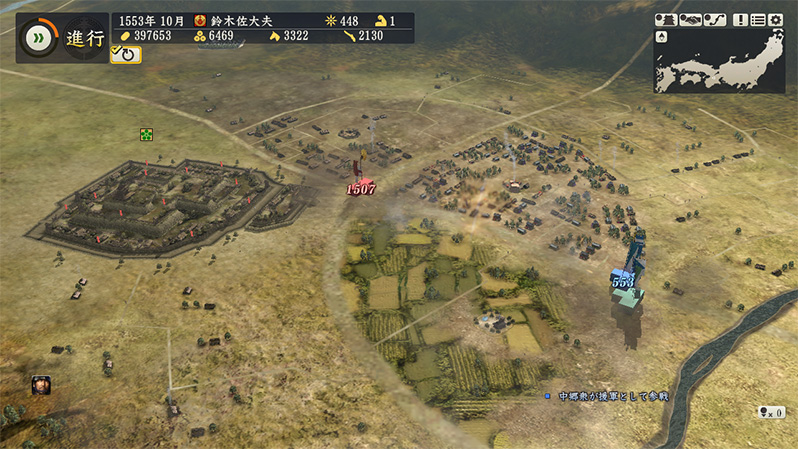798x449 pixels.
Task: Open the diplomacy handshake menu
Action: pyautogui.click(x=690, y=19)
